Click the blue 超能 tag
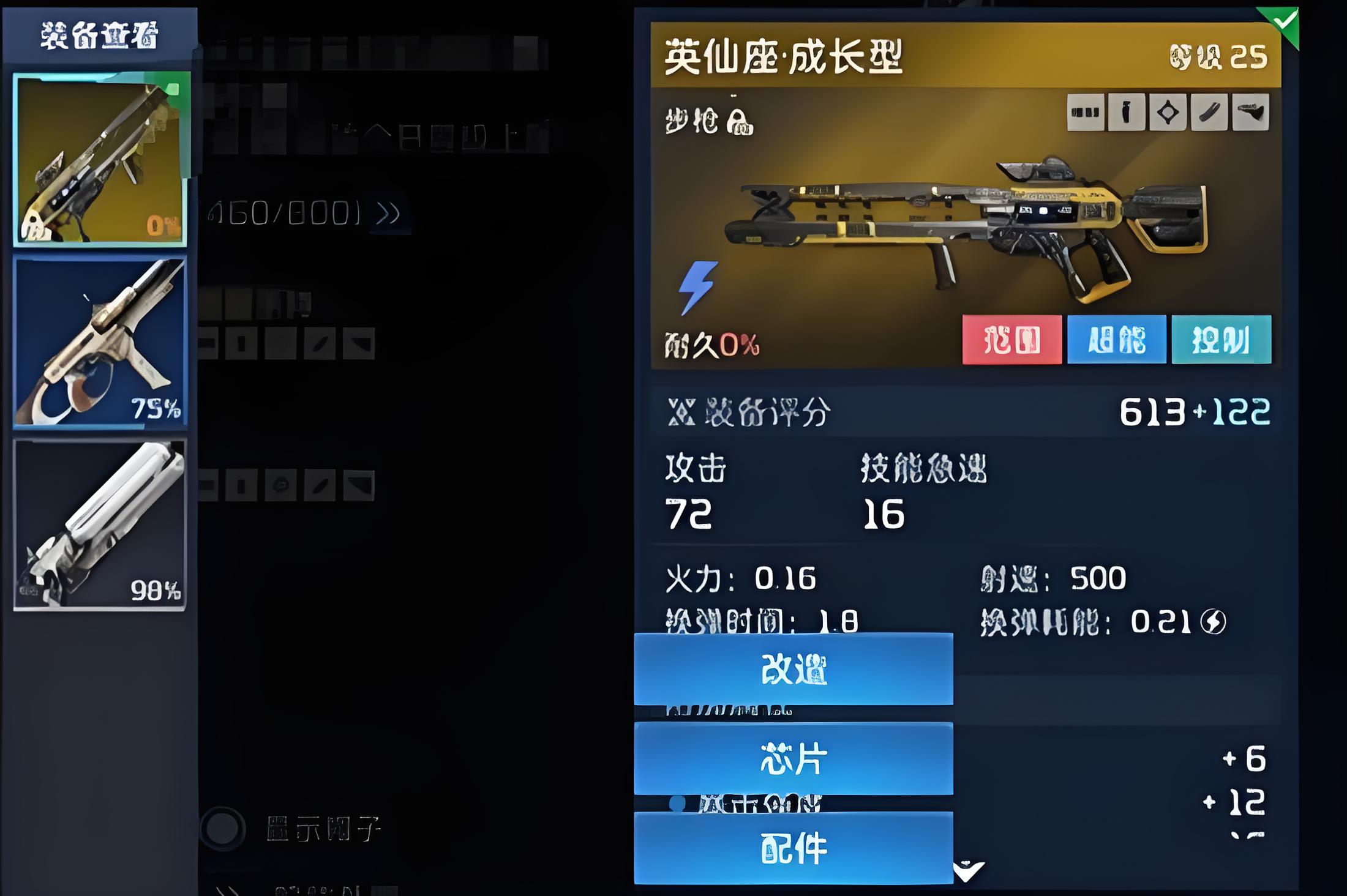Viewport: 1347px width, 896px height. click(x=1116, y=340)
